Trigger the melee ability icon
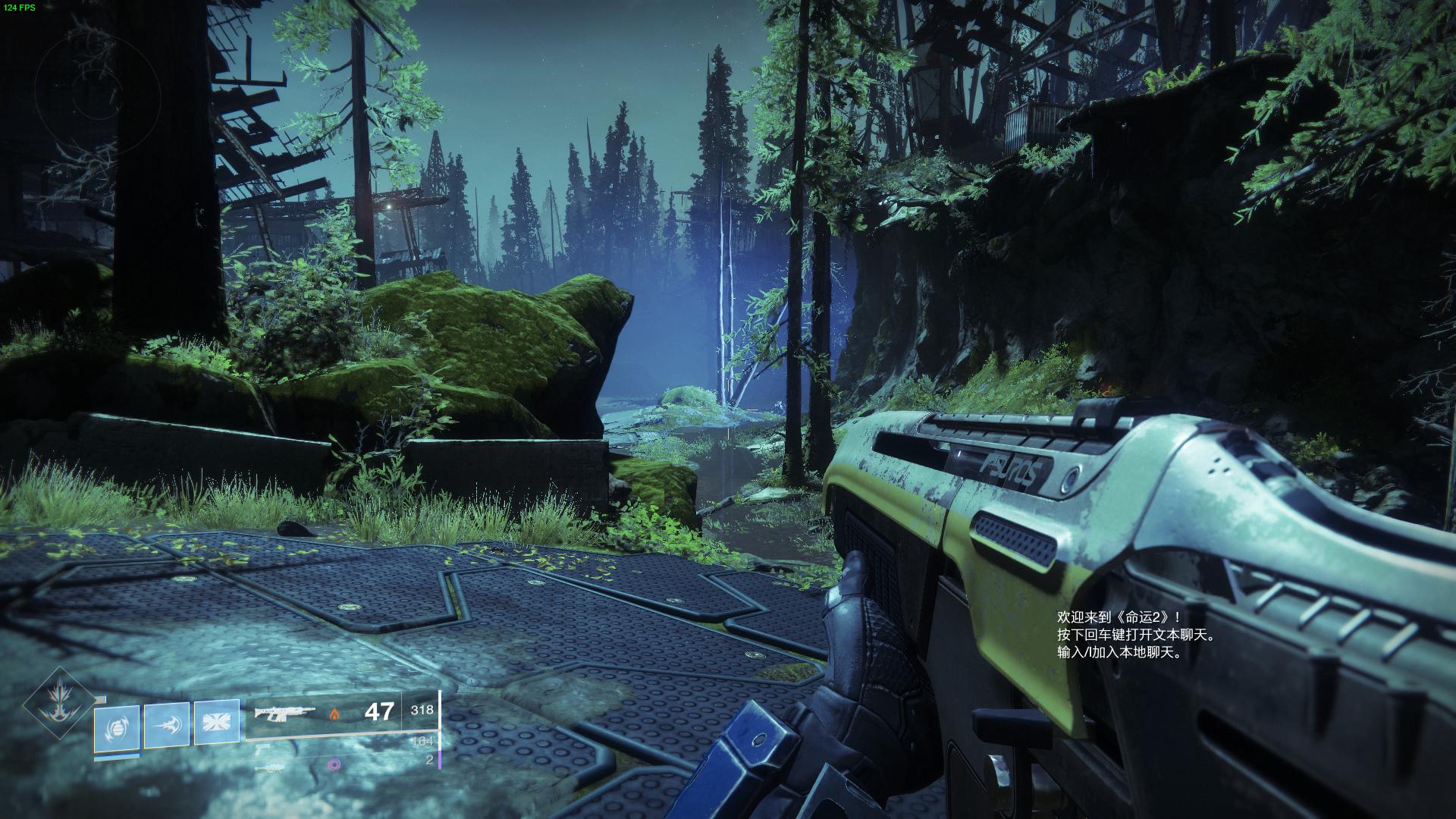Viewport: 1456px width, 819px height. point(167,725)
